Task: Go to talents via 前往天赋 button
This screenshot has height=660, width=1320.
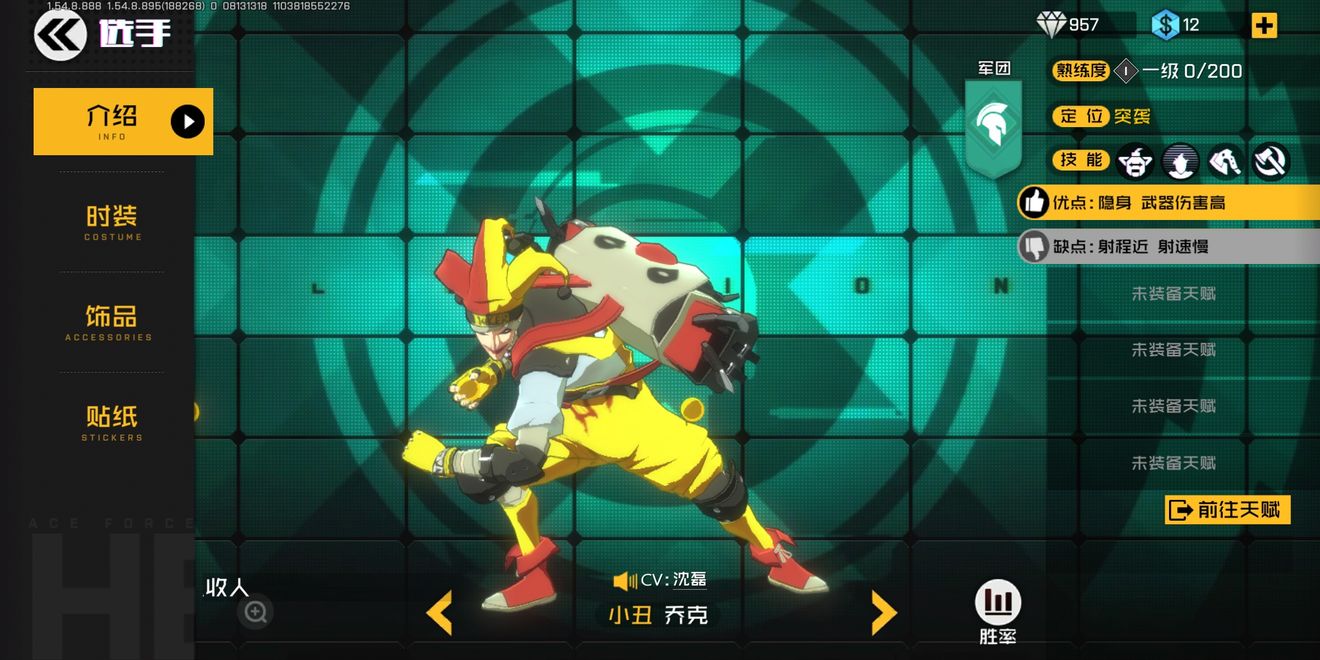Action: coord(1228,510)
